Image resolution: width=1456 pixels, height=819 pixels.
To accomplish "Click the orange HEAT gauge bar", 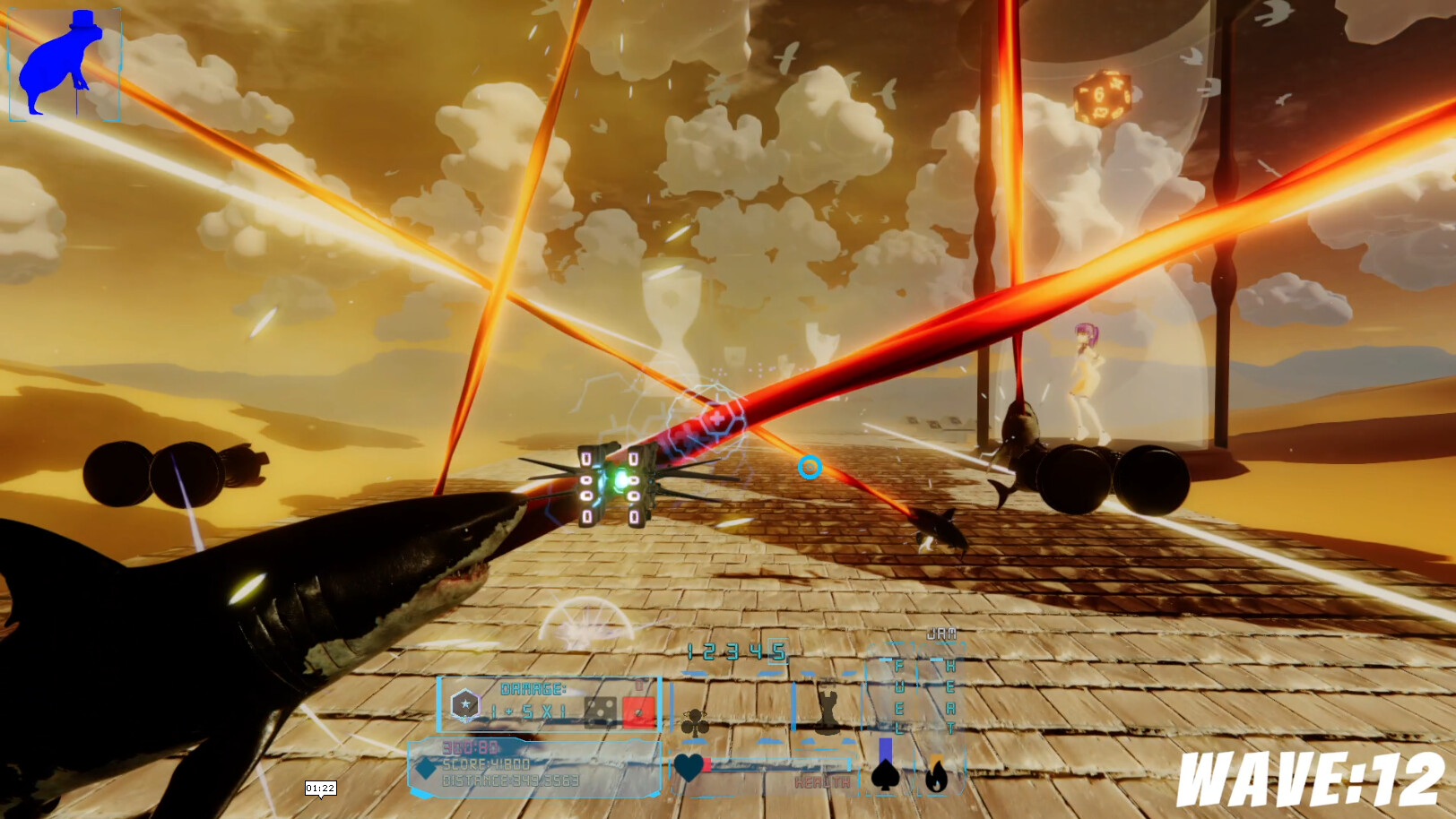I will (935, 760).
